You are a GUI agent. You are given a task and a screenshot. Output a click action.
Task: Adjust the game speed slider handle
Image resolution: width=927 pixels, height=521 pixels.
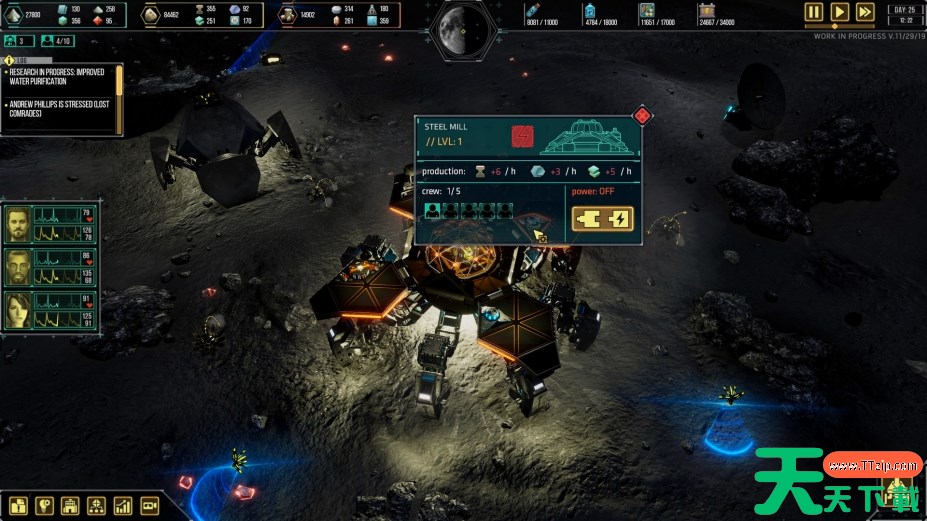(x=834, y=26)
